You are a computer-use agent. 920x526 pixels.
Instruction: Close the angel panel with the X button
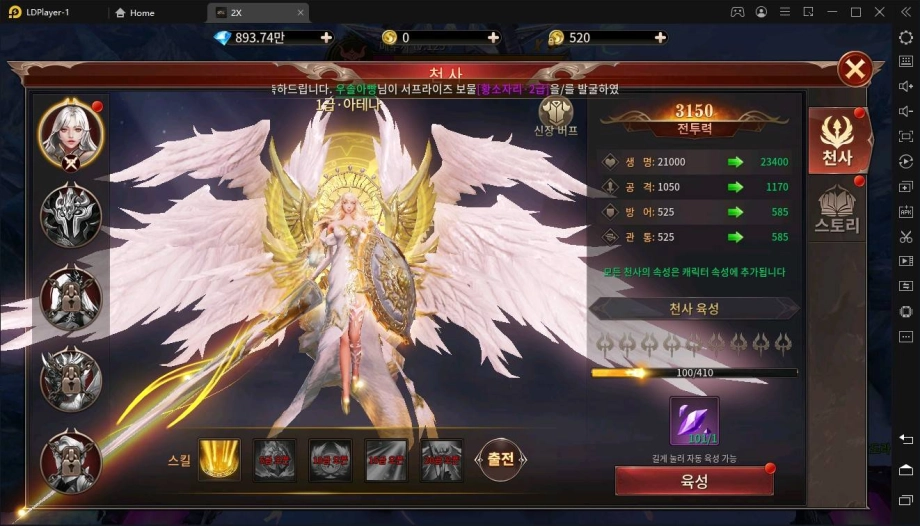click(x=855, y=69)
